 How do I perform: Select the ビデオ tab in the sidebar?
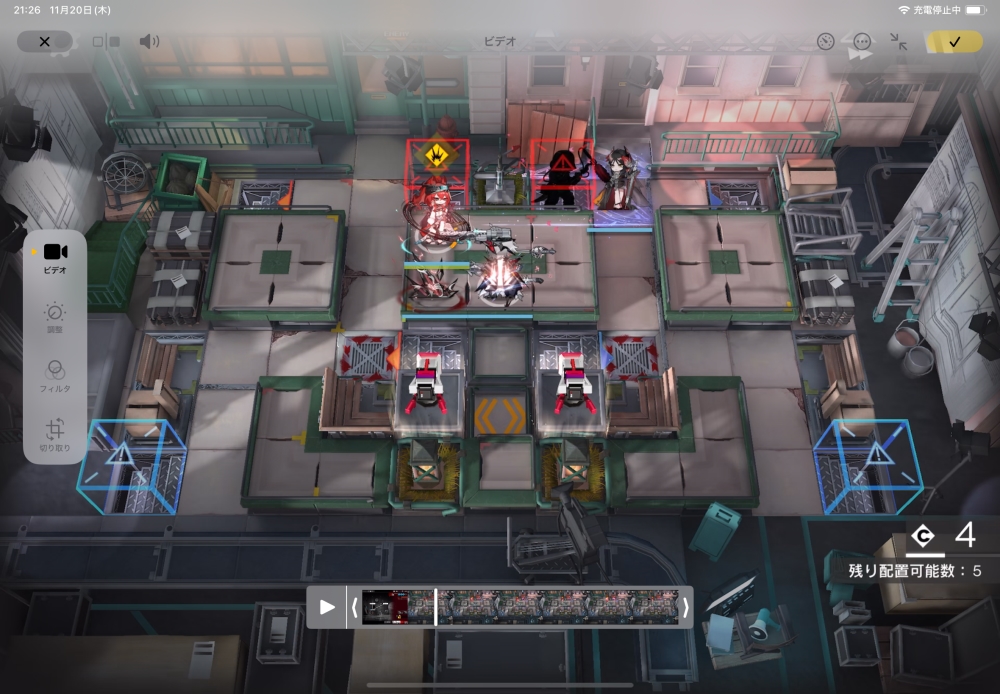tap(55, 257)
